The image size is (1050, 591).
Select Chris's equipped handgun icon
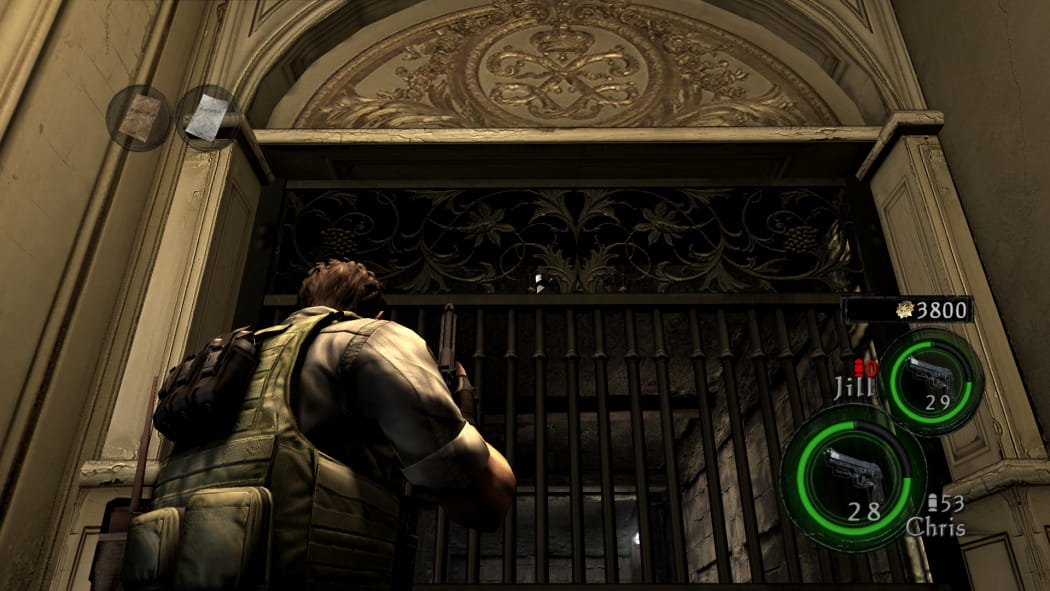tap(852, 472)
